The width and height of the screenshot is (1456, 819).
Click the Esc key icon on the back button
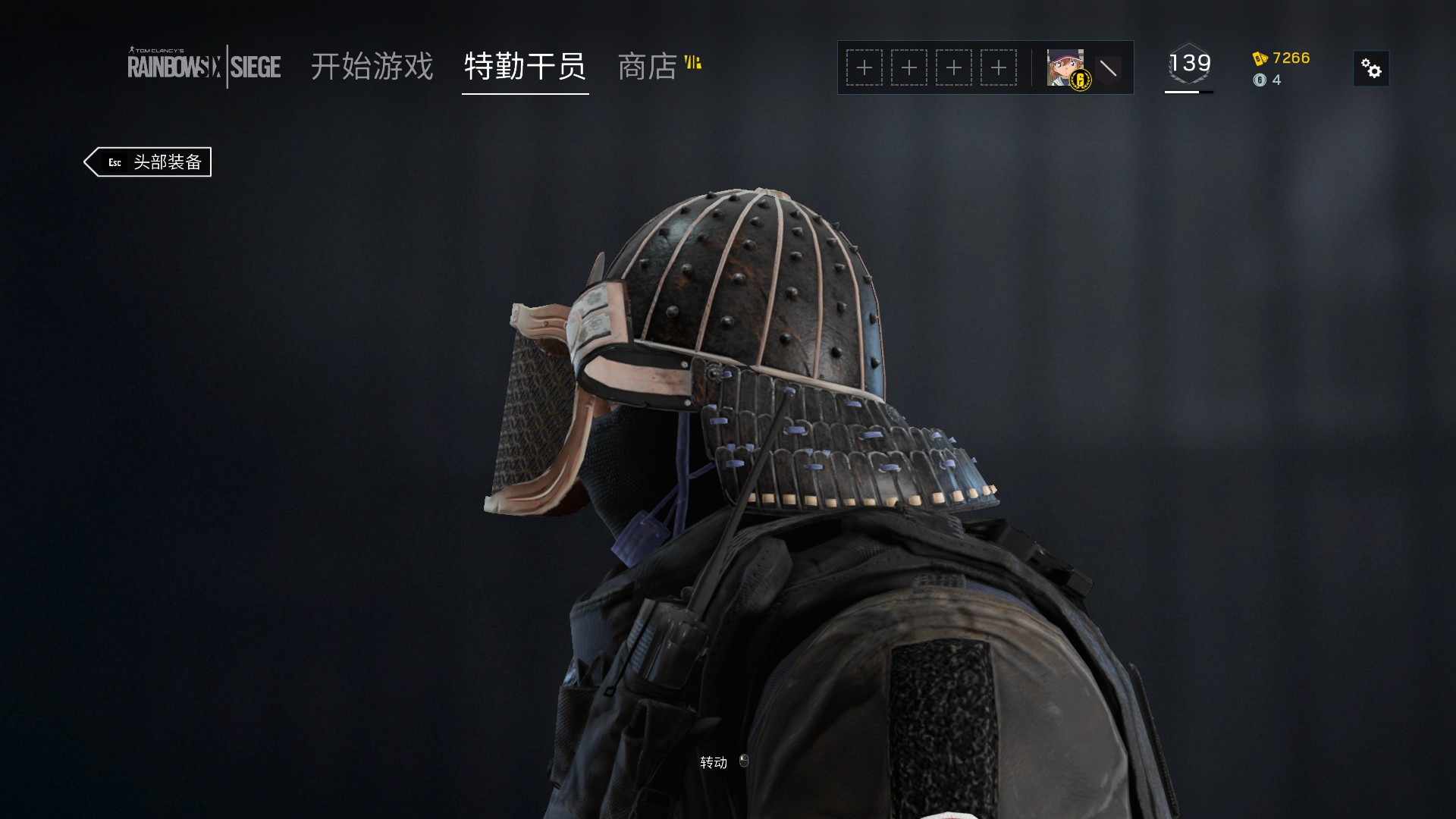click(x=114, y=162)
